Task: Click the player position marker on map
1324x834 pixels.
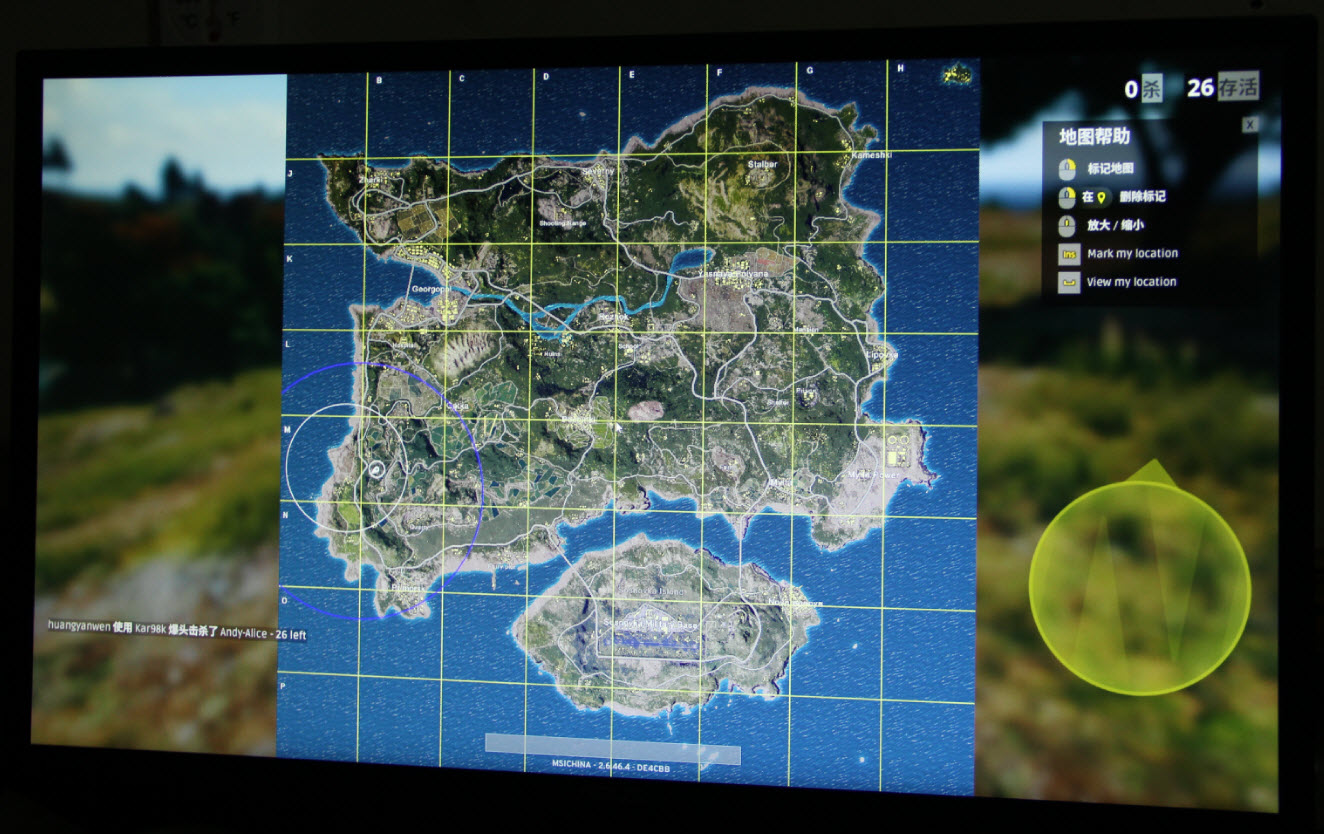Action: tap(376, 469)
